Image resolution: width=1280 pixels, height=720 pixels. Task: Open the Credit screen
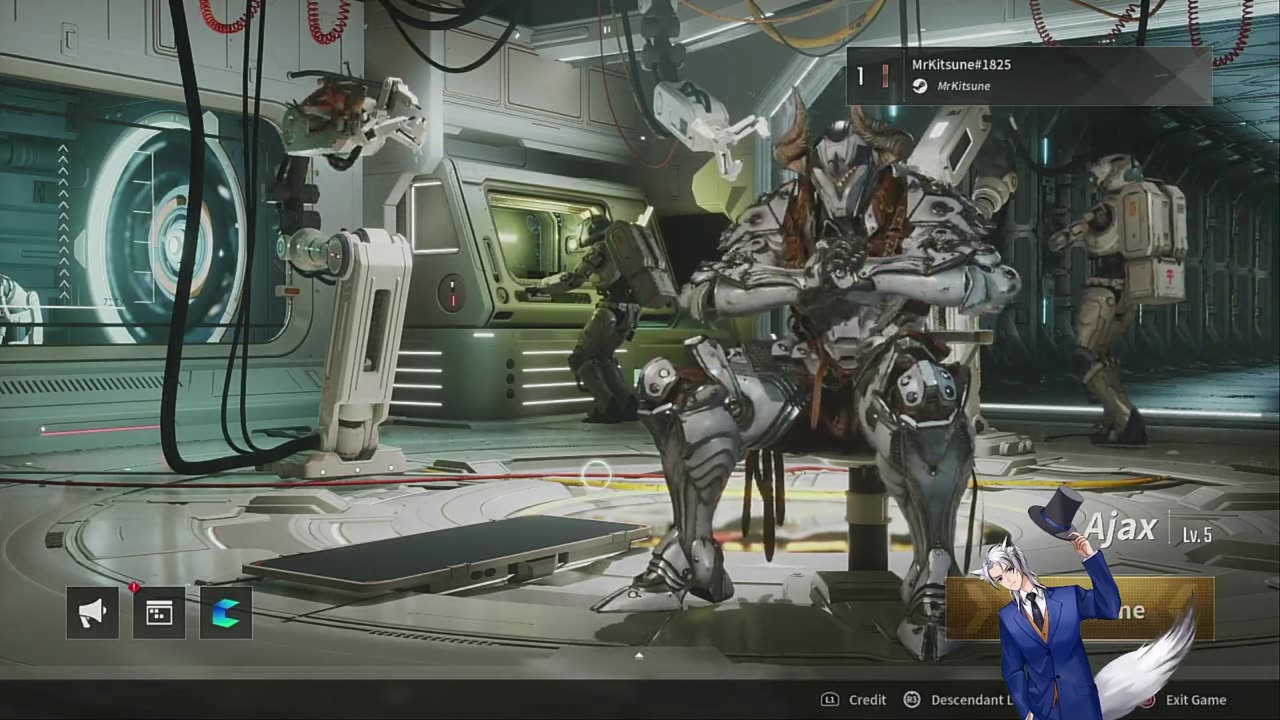866,700
